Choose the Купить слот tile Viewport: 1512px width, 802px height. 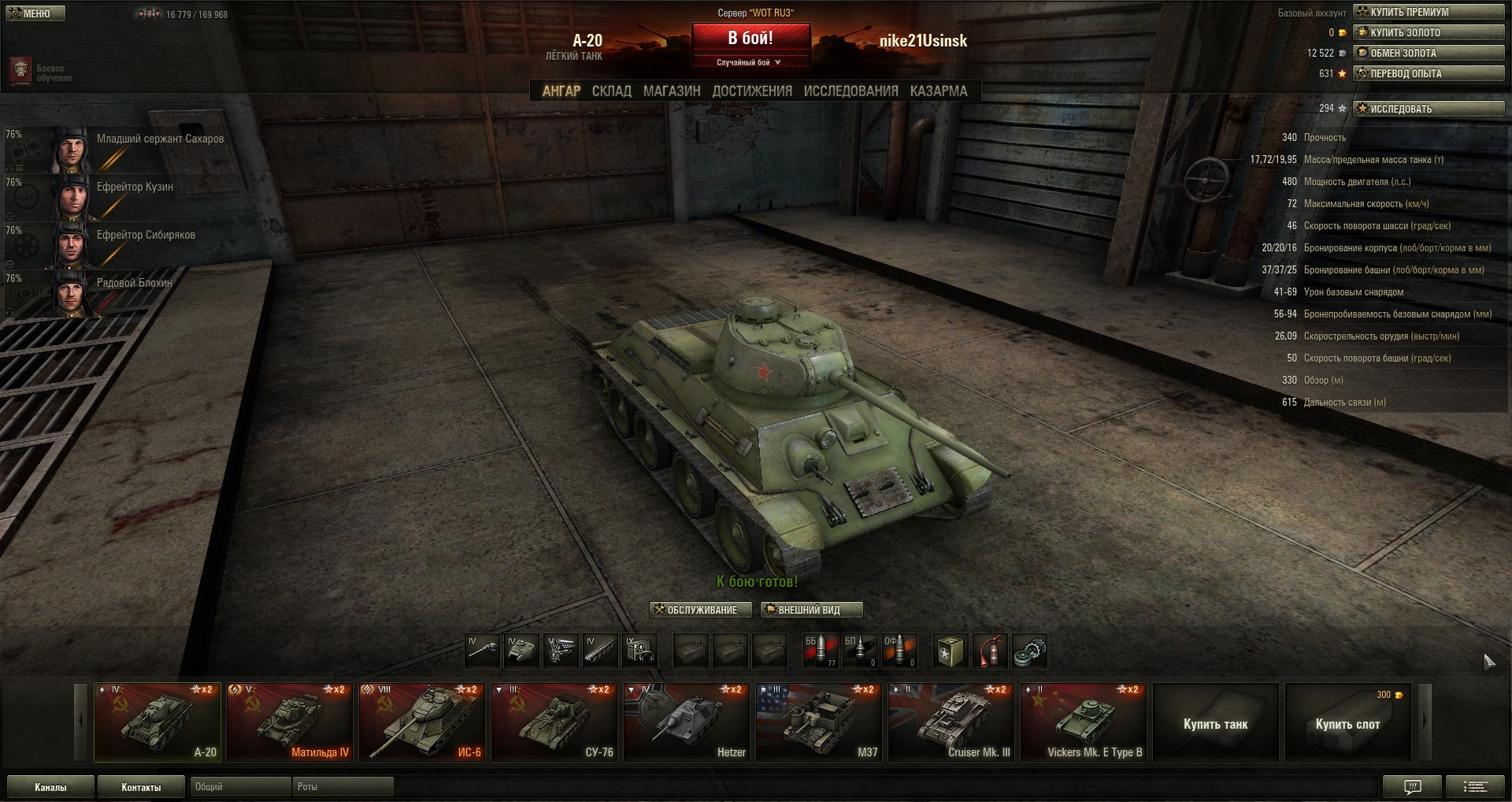click(1347, 722)
